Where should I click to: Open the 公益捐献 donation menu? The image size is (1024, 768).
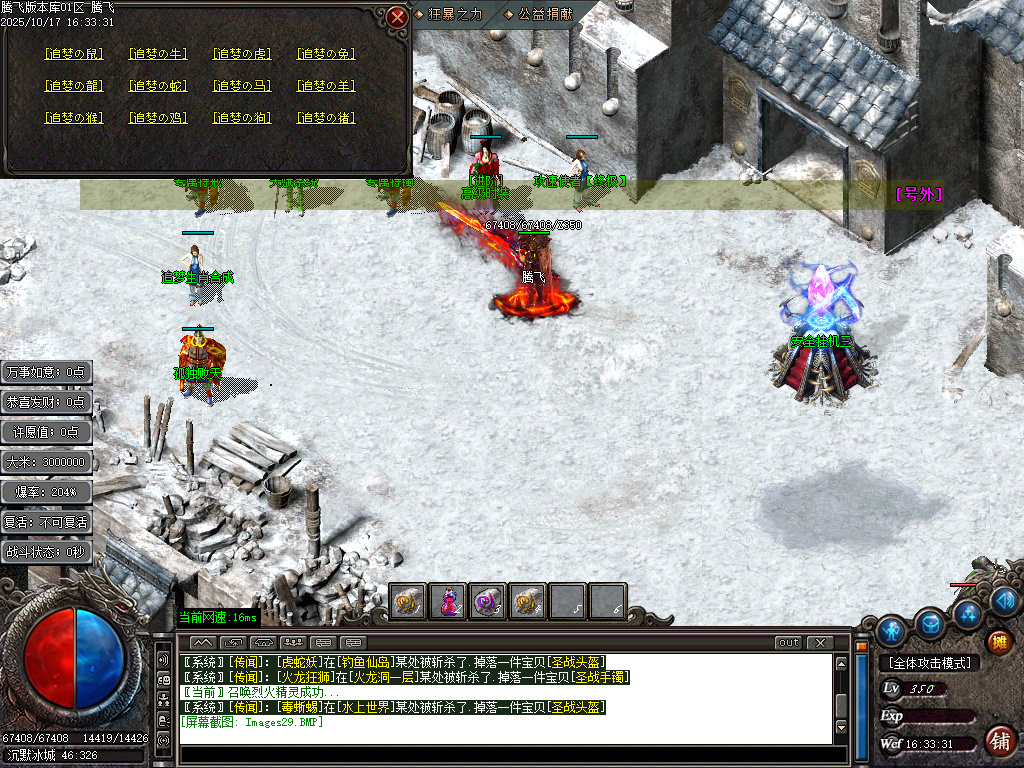point(545,14)
